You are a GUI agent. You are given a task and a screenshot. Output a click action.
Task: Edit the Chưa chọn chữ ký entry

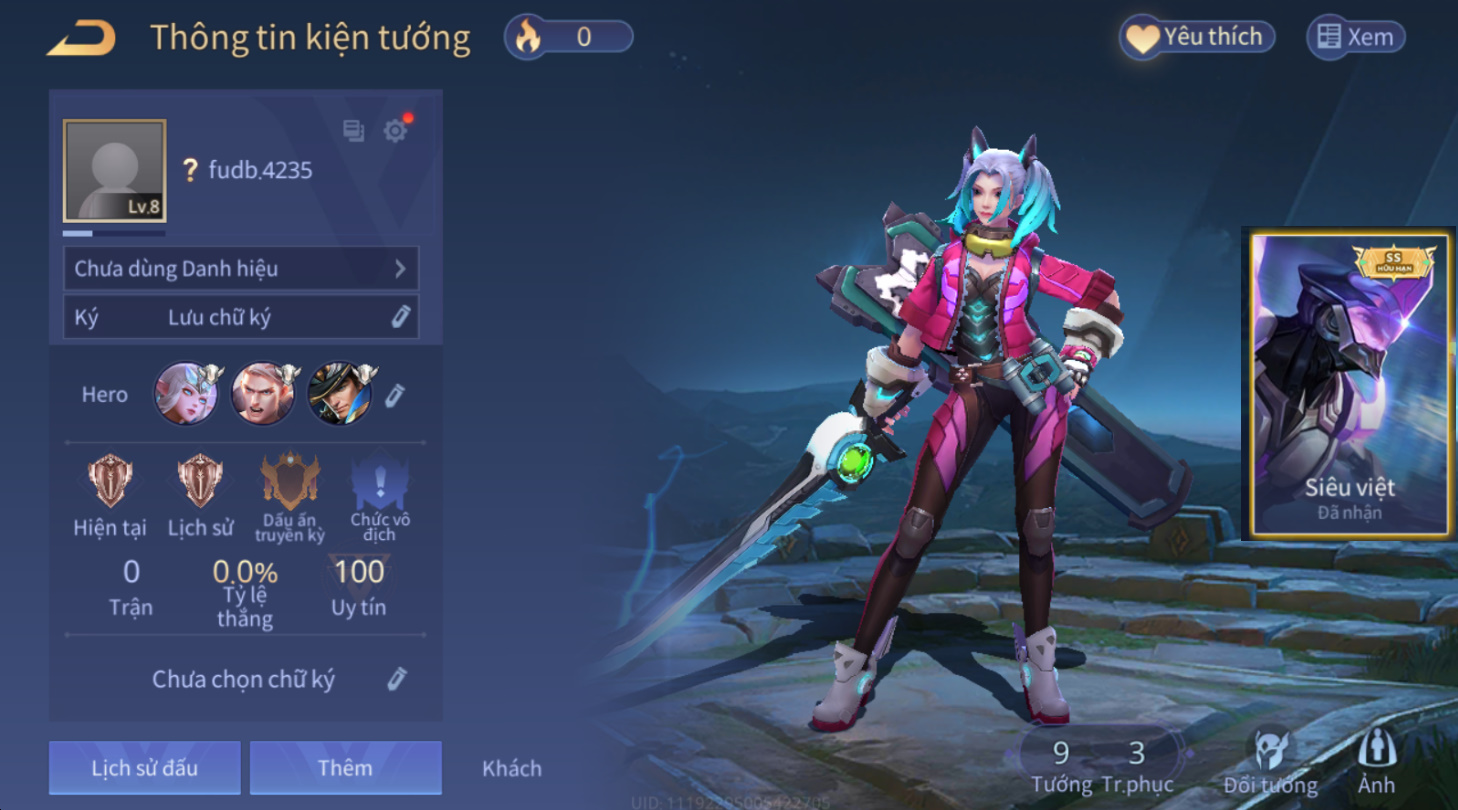click(397, 680)
